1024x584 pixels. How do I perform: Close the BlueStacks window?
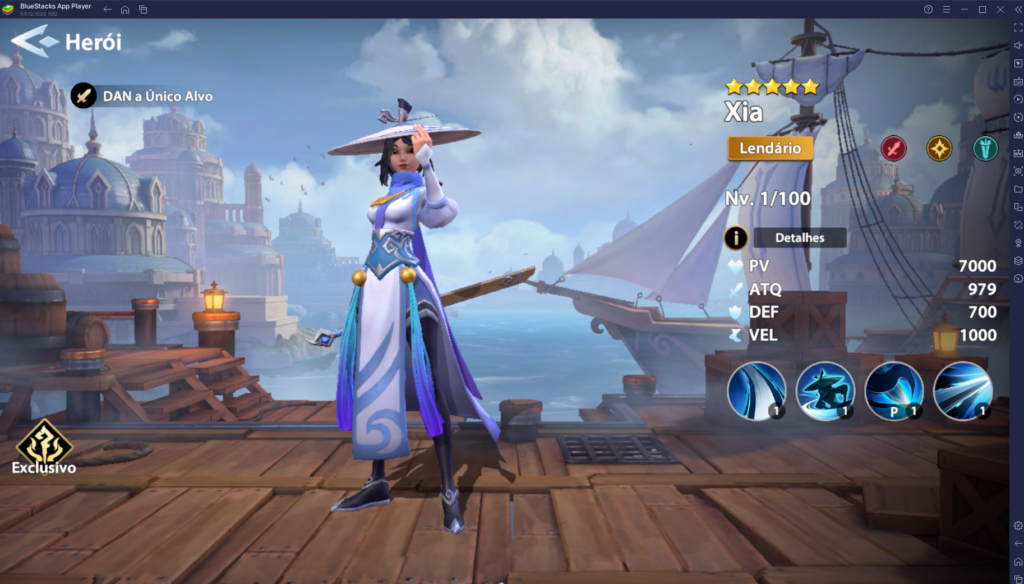tap(1000, 9)
